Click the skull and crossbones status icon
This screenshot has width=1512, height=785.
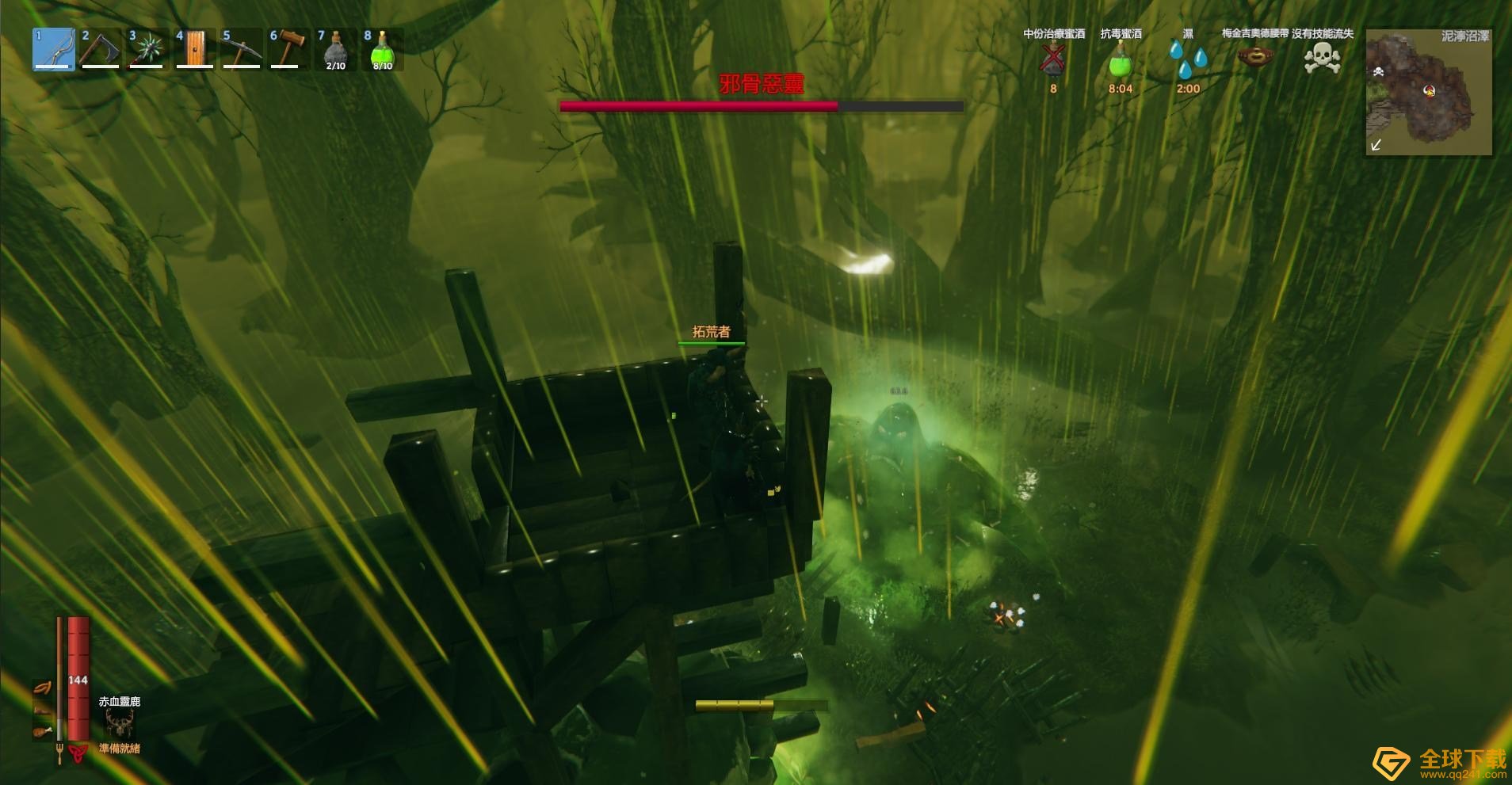pyautogui.click(x=1323, y=58)
